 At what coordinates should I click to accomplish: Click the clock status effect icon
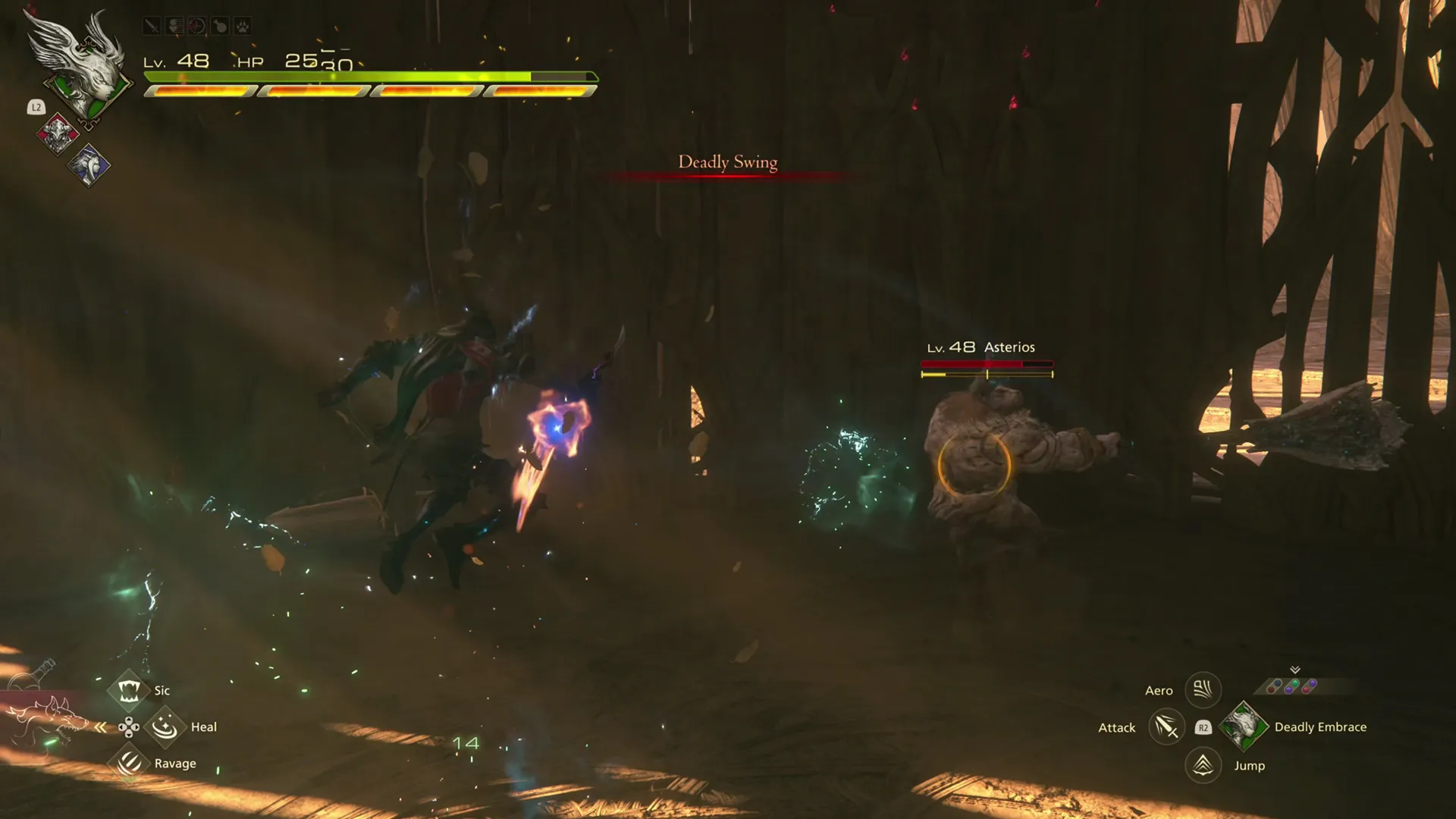click(196, 26)
